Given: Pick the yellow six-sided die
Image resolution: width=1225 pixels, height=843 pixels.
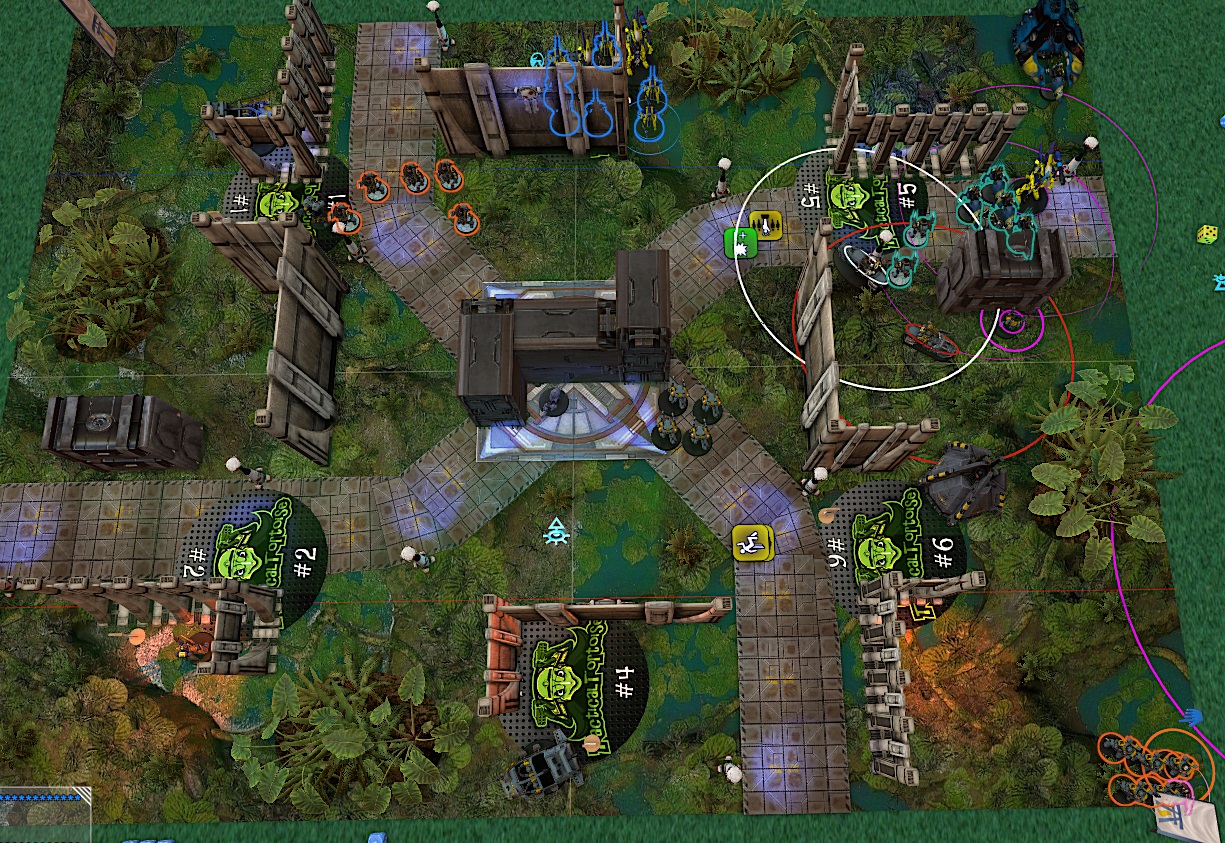Looking at the screenshot, I should [1208, 235].
